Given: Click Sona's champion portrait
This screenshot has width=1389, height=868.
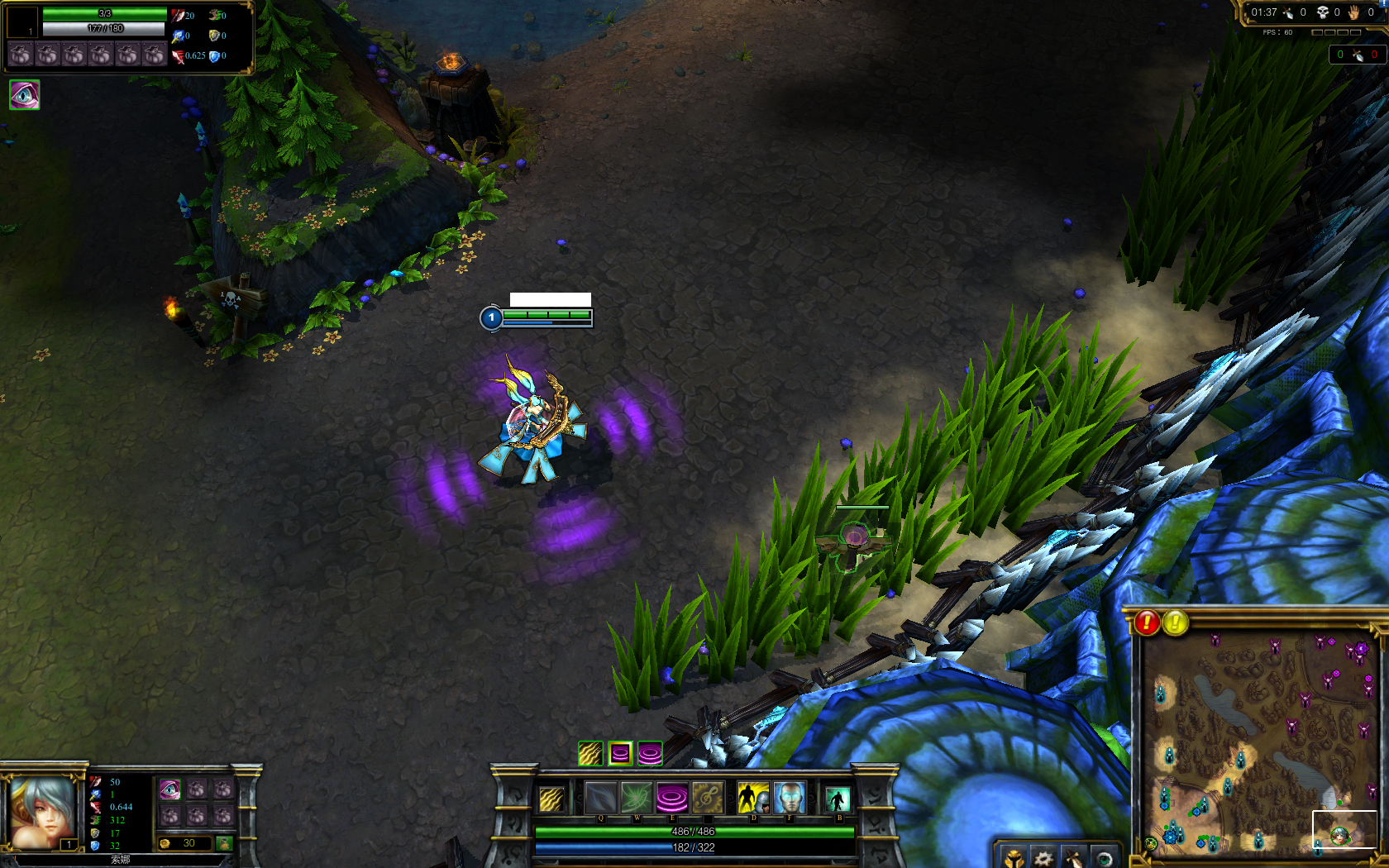Looking at the screenshot, I should [41, 812].
